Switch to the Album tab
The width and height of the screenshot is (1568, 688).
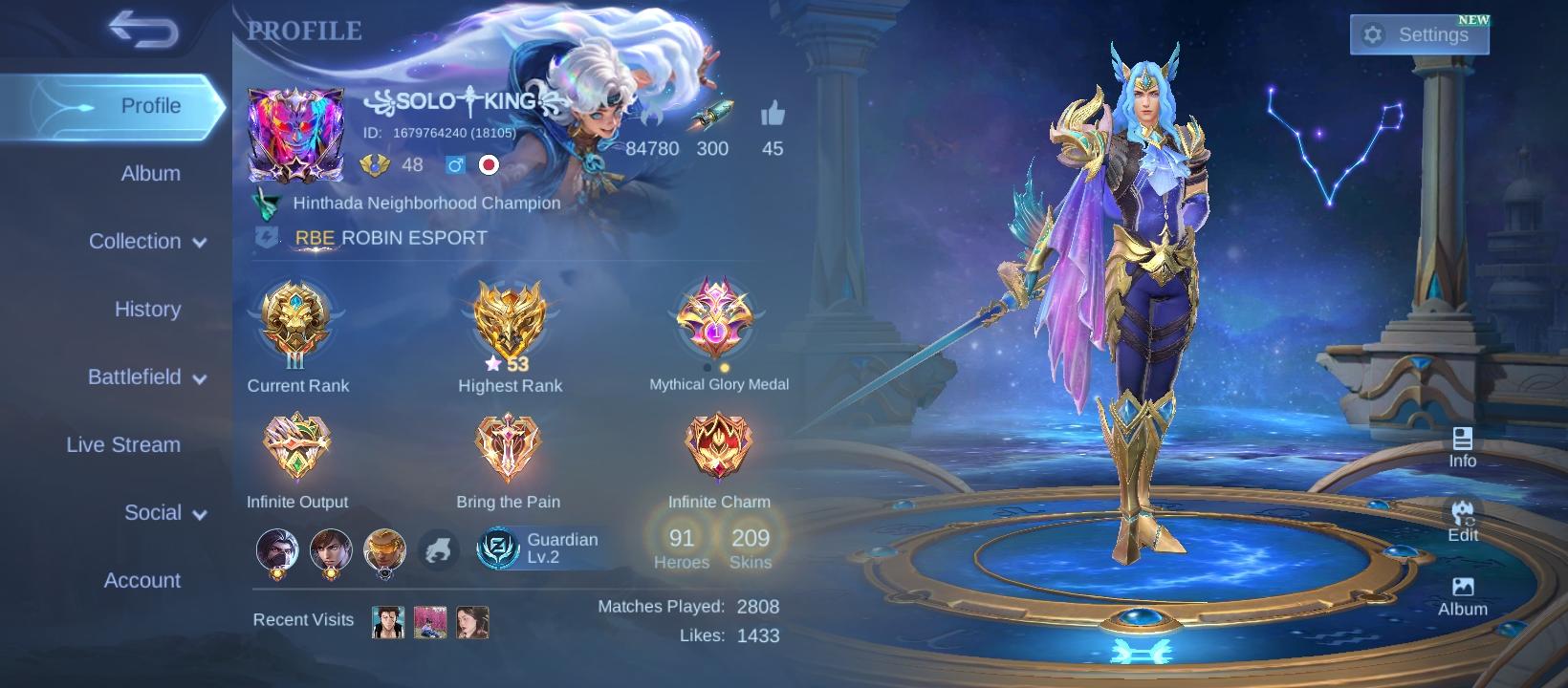pyautogui.click(x=148, y=173)
